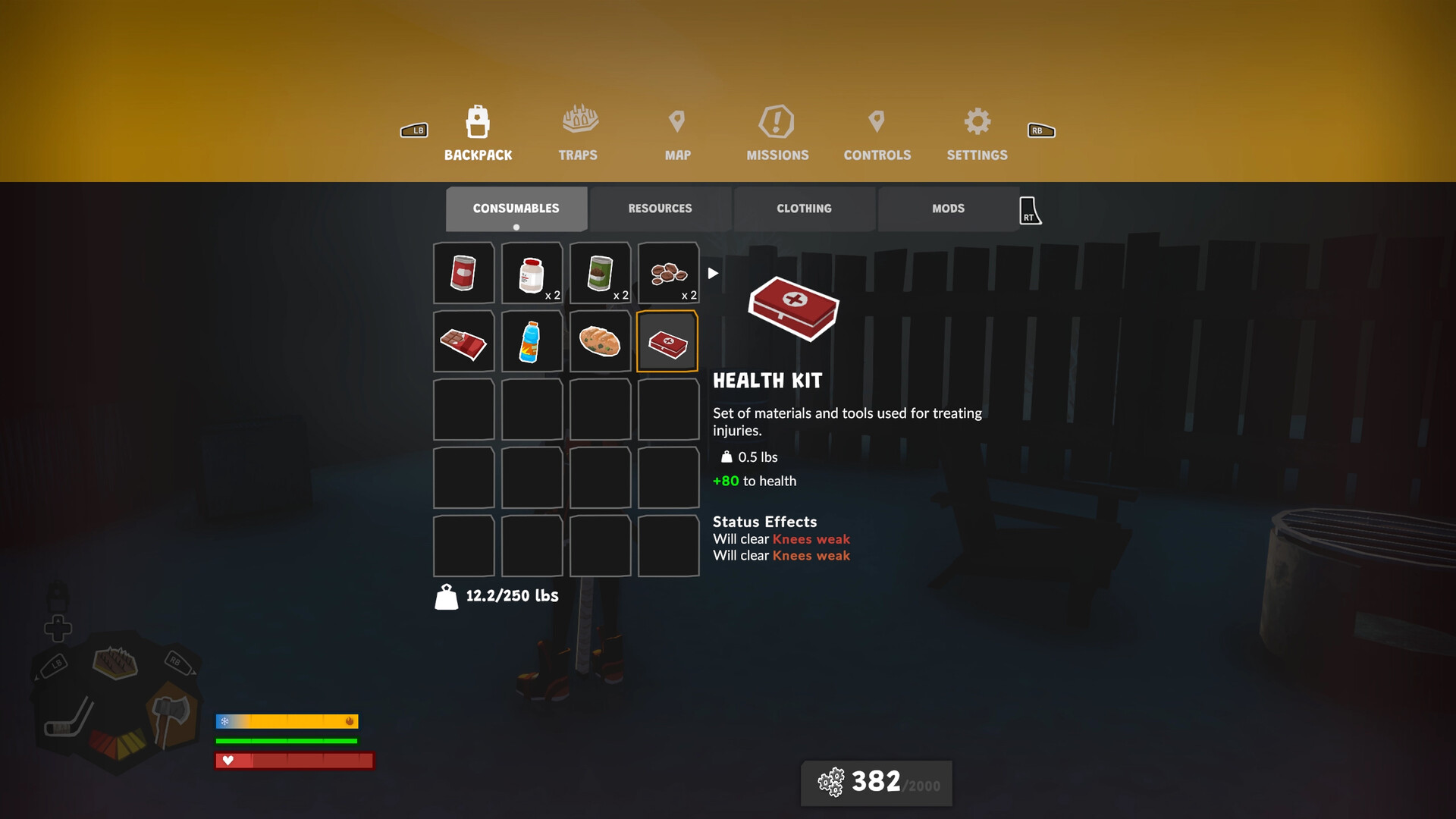The width and height of the screenshot is (1456, 819).
Task: Open the Traps menu
Action: 579,133
